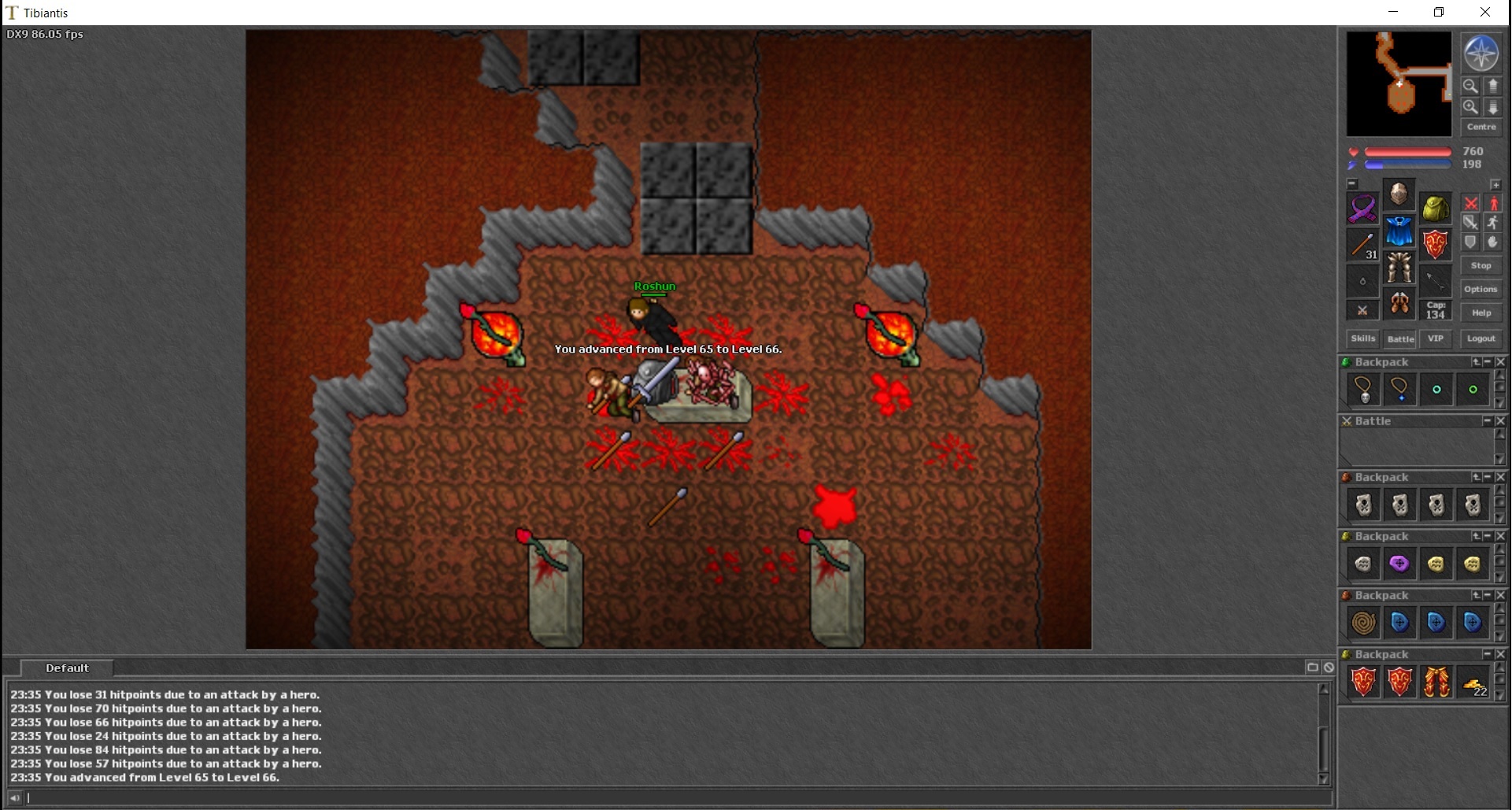Screen dimensions: 1512x810
Task: Centre the minimap view
Action: pyautogui.click(x=1481, y=127)
